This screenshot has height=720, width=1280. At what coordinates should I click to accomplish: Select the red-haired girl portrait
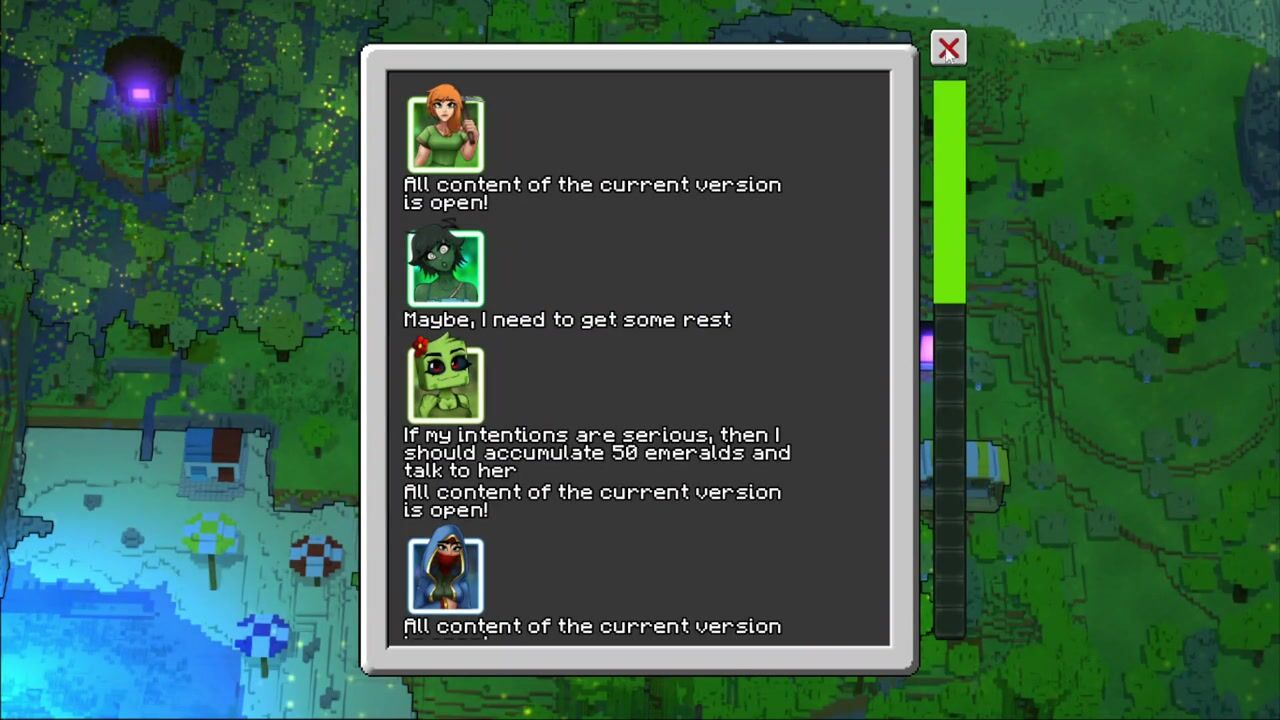pyautogui.click(x=445, y=133)
